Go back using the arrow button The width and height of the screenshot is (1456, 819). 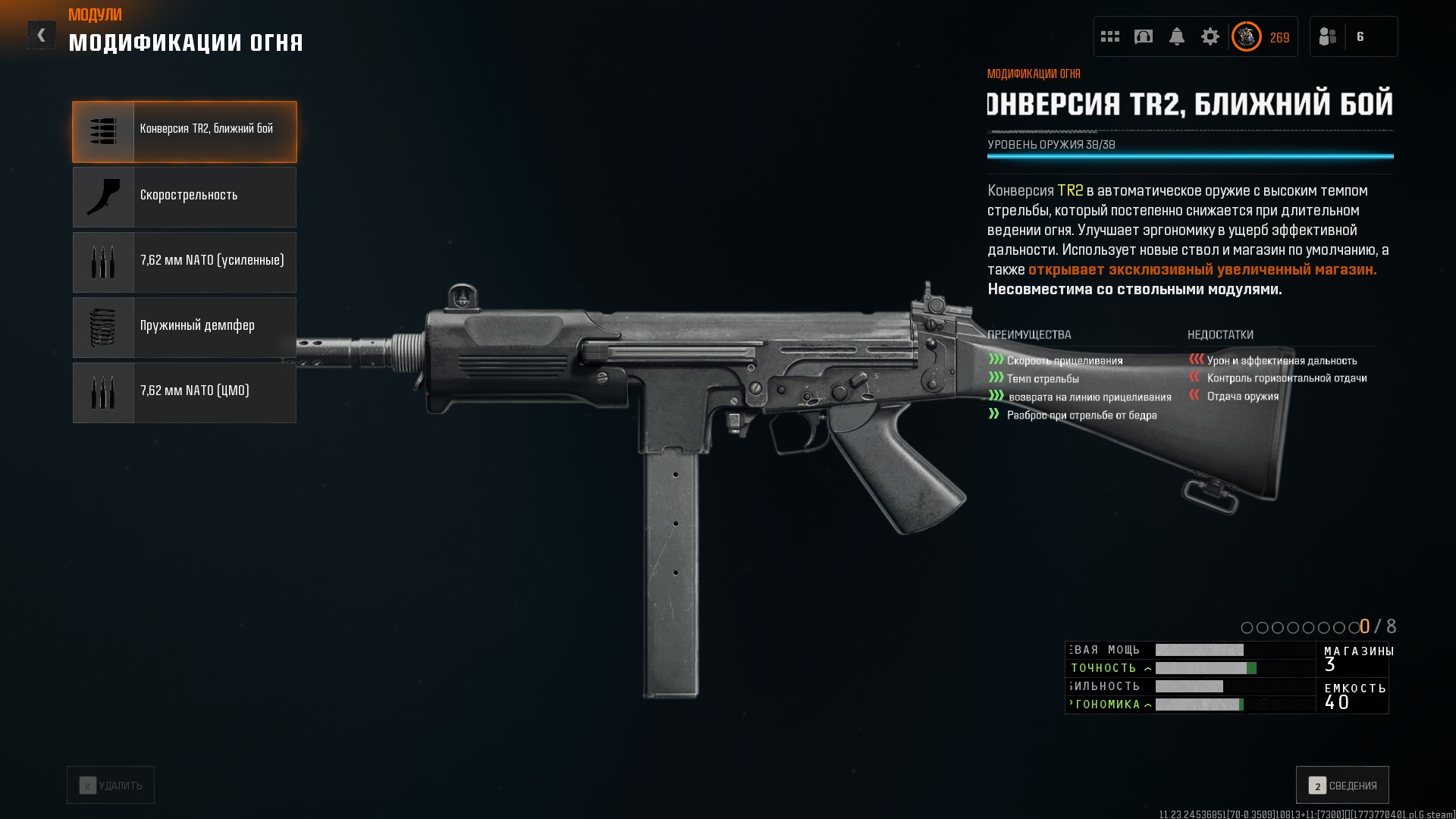coord(42,35)
